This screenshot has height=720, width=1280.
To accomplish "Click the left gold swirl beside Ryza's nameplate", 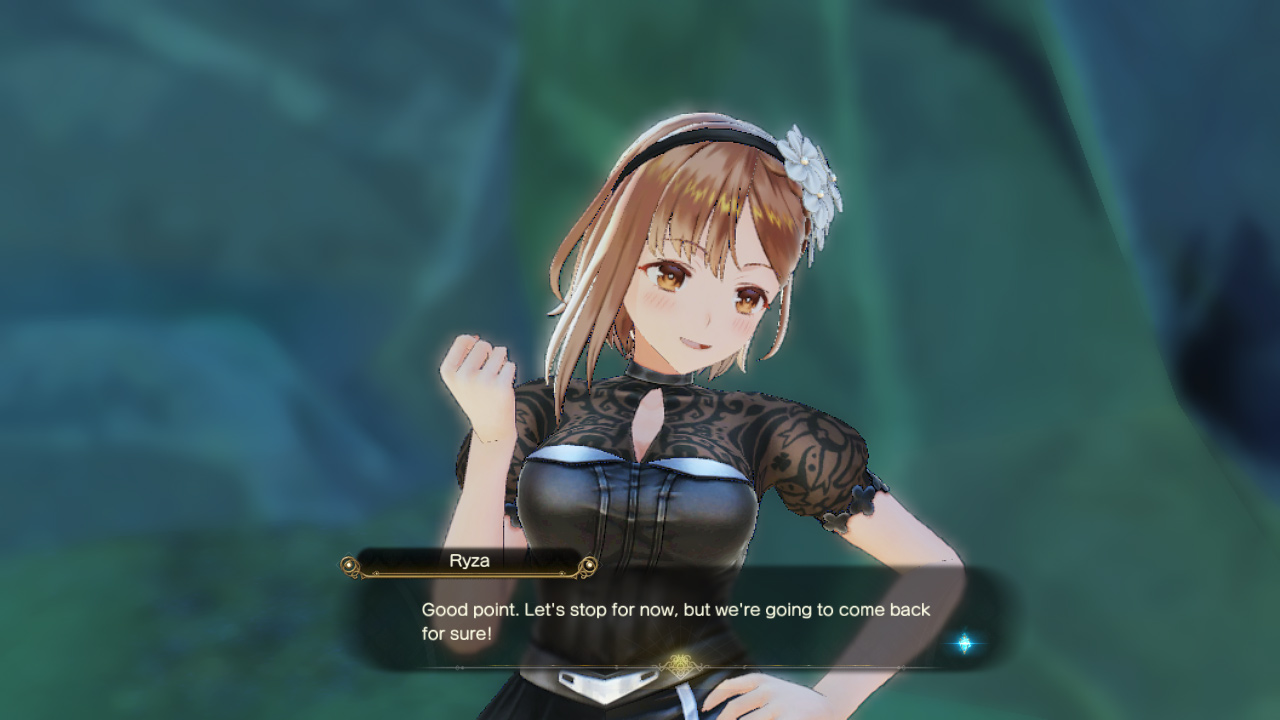I will coord(349,564).
